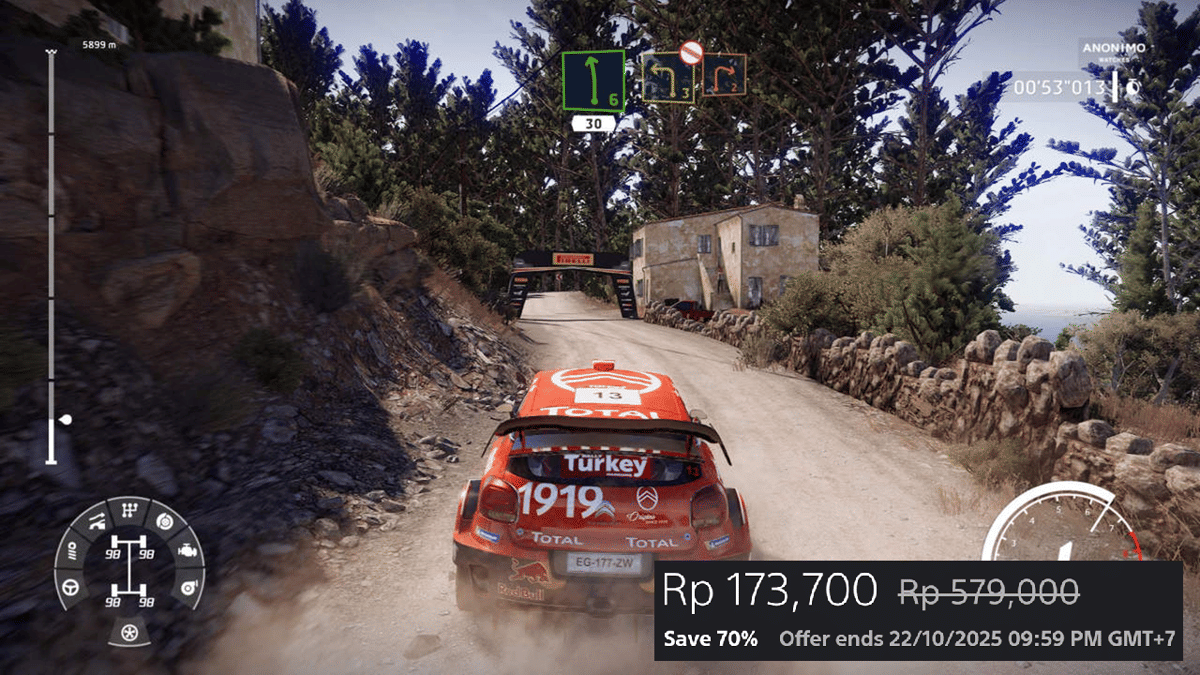The height and width of the screenshot is (675, 1200).
Task: Click the stage progress marker on the track bar
Action: point(66,420)
